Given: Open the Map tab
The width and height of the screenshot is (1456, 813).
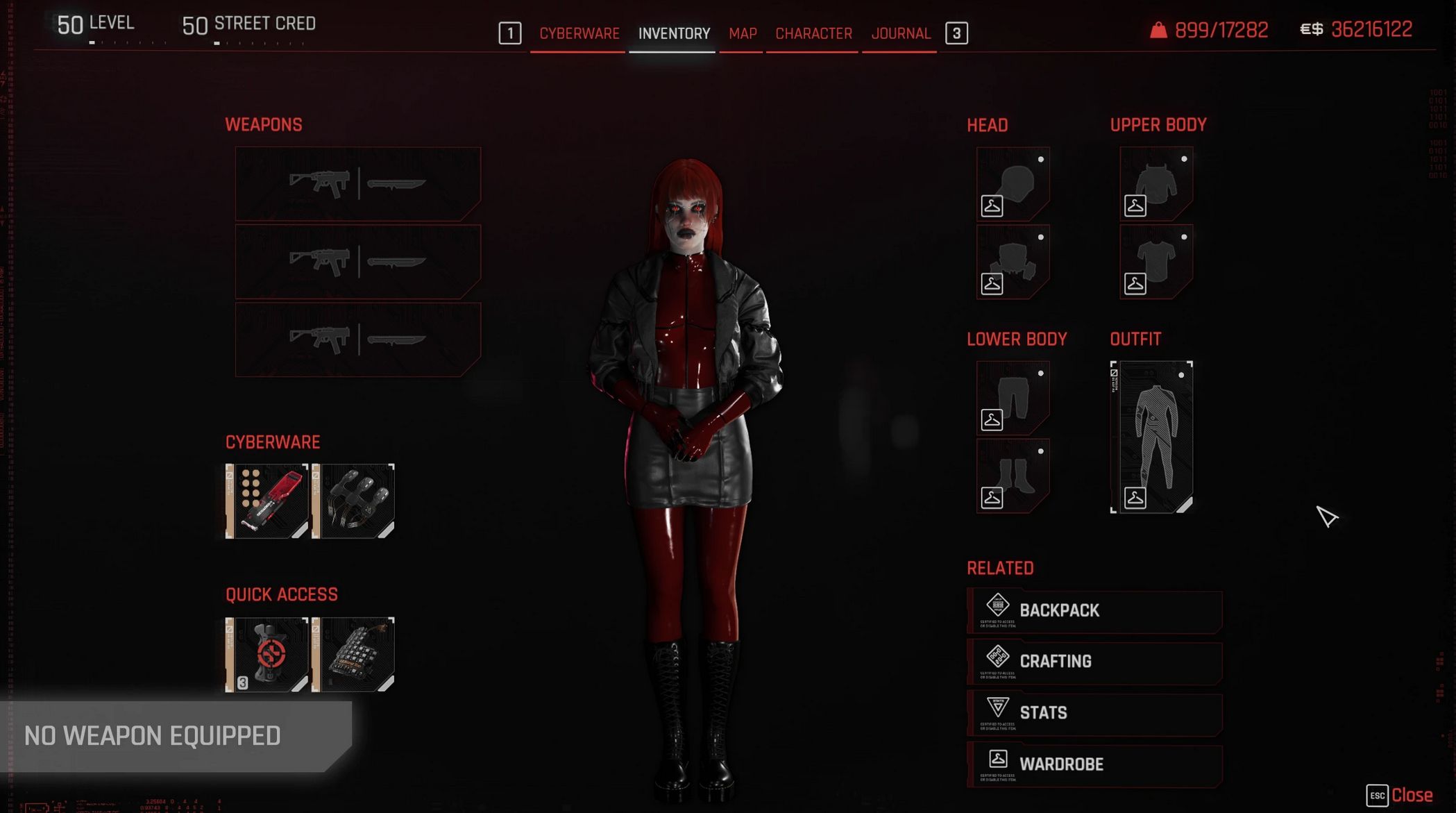Looking at the screenshot, I should coord(742,33).
